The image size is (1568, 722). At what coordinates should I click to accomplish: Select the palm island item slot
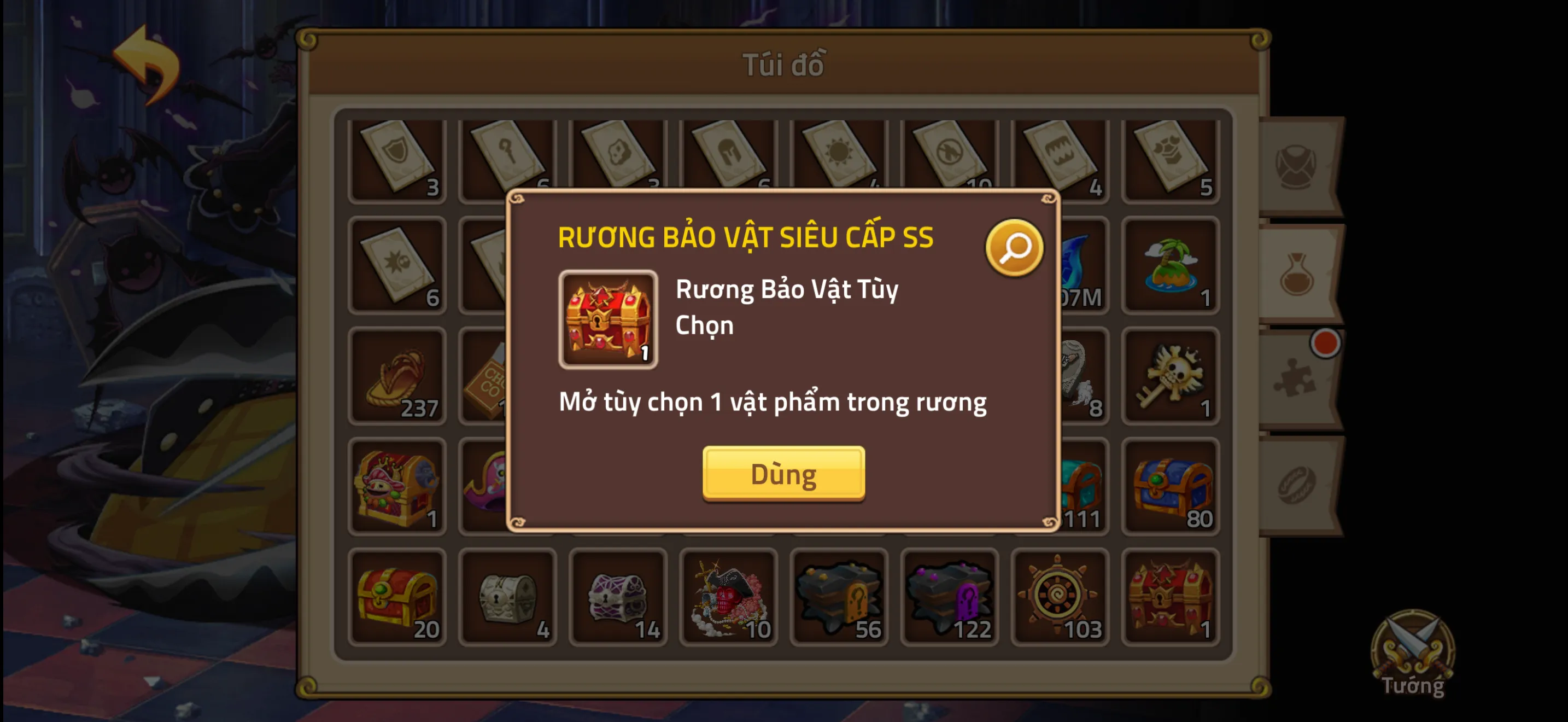click(x=1170, y=265)
